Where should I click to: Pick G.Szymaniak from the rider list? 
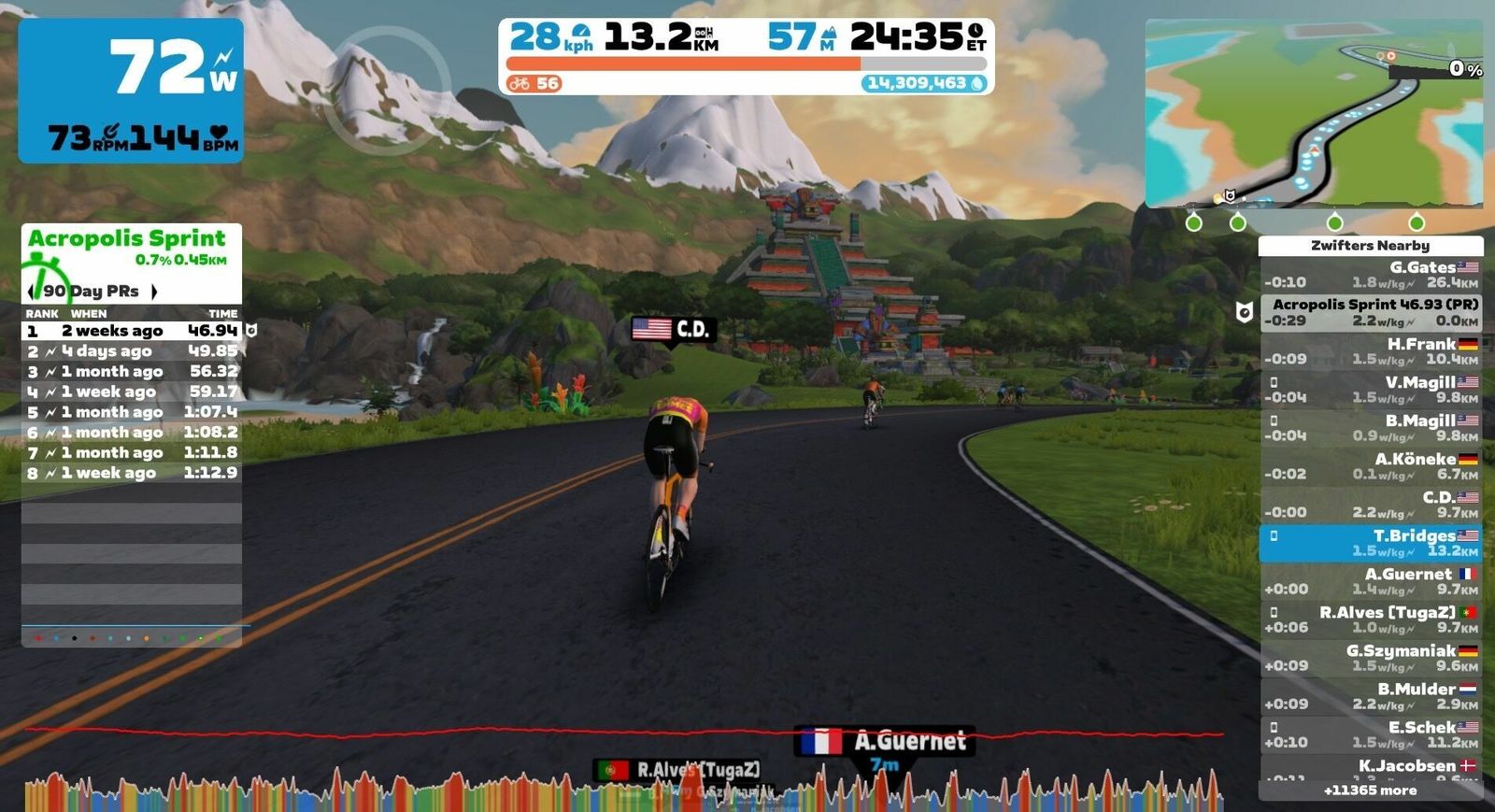1370,658
